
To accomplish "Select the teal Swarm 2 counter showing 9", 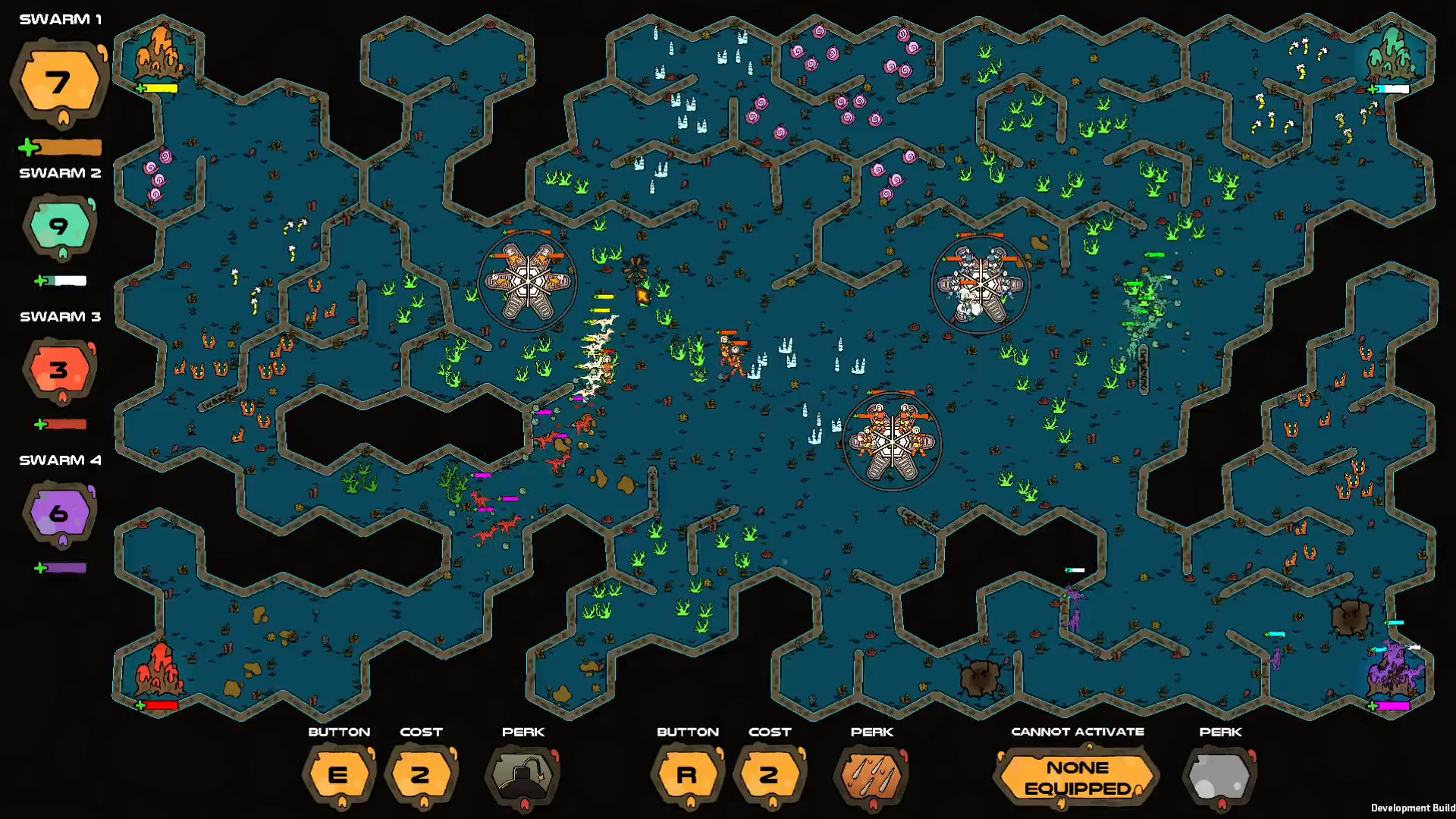I will (x=59, y=226).
